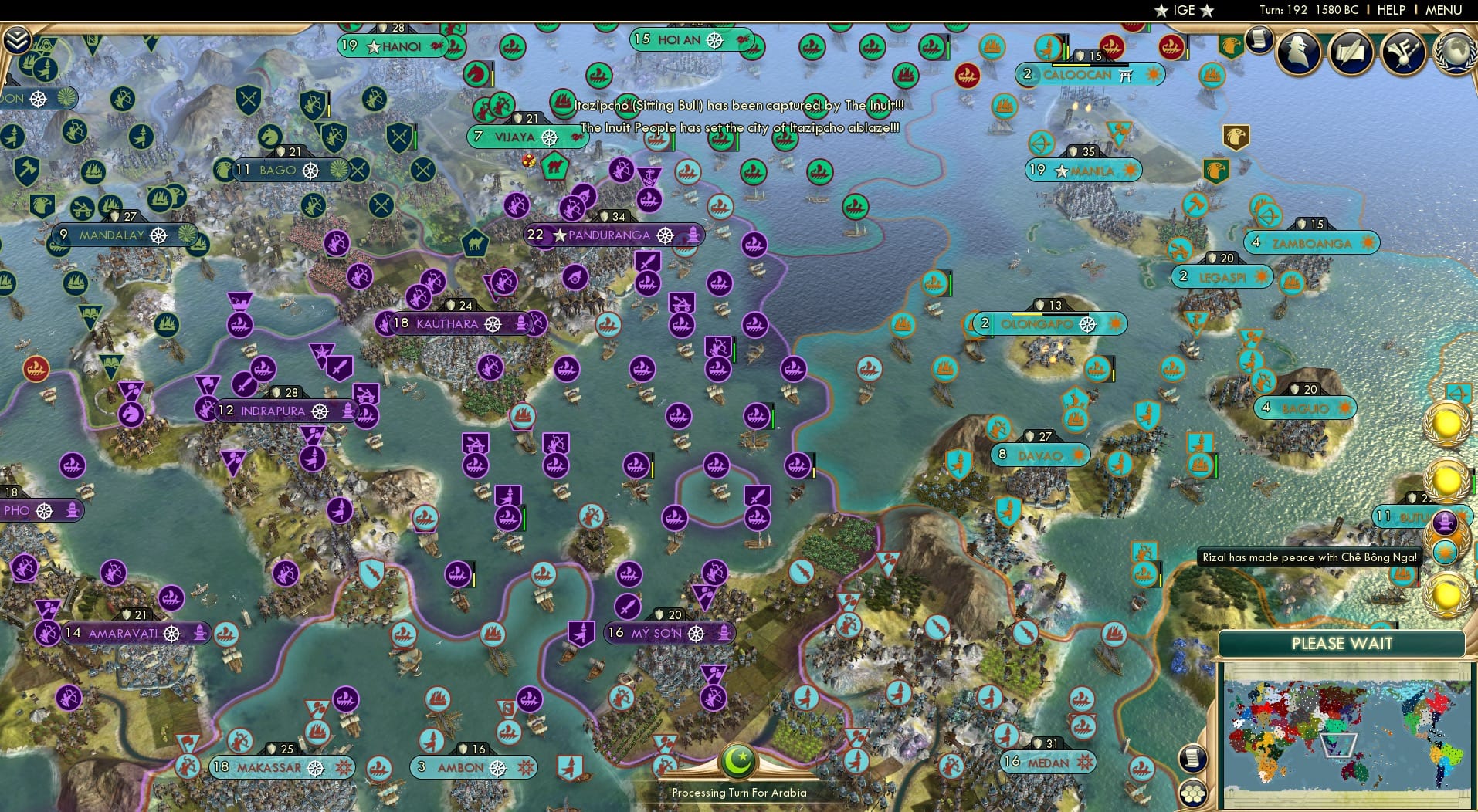This screenshot has height=812, width=1478.
Task: Open the HELP screen
Action: tap(1390, 10)
